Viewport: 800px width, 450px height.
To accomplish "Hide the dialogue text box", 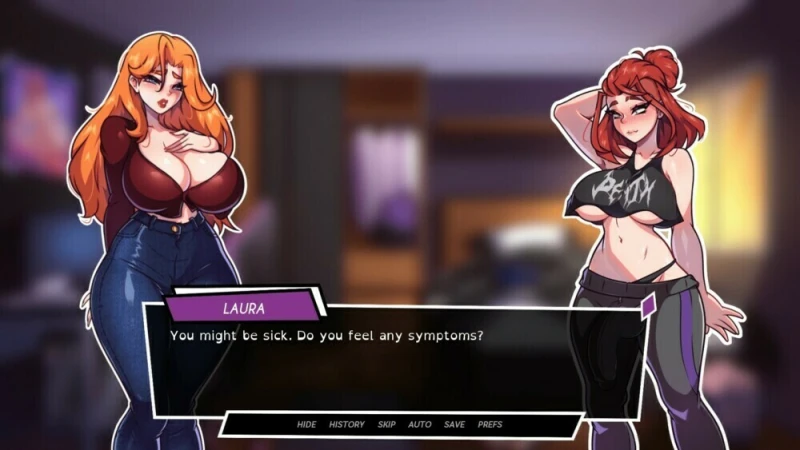I will tap(306, 424).
